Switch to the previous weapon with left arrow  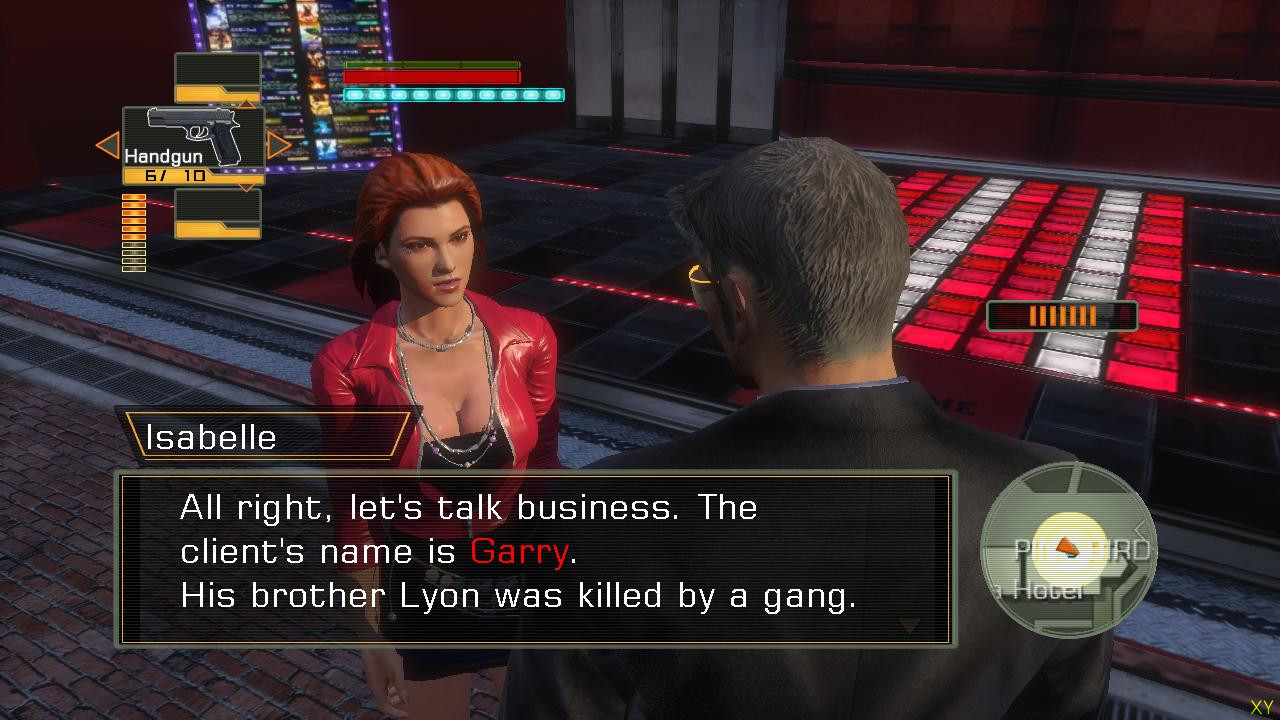click(107, 146)
